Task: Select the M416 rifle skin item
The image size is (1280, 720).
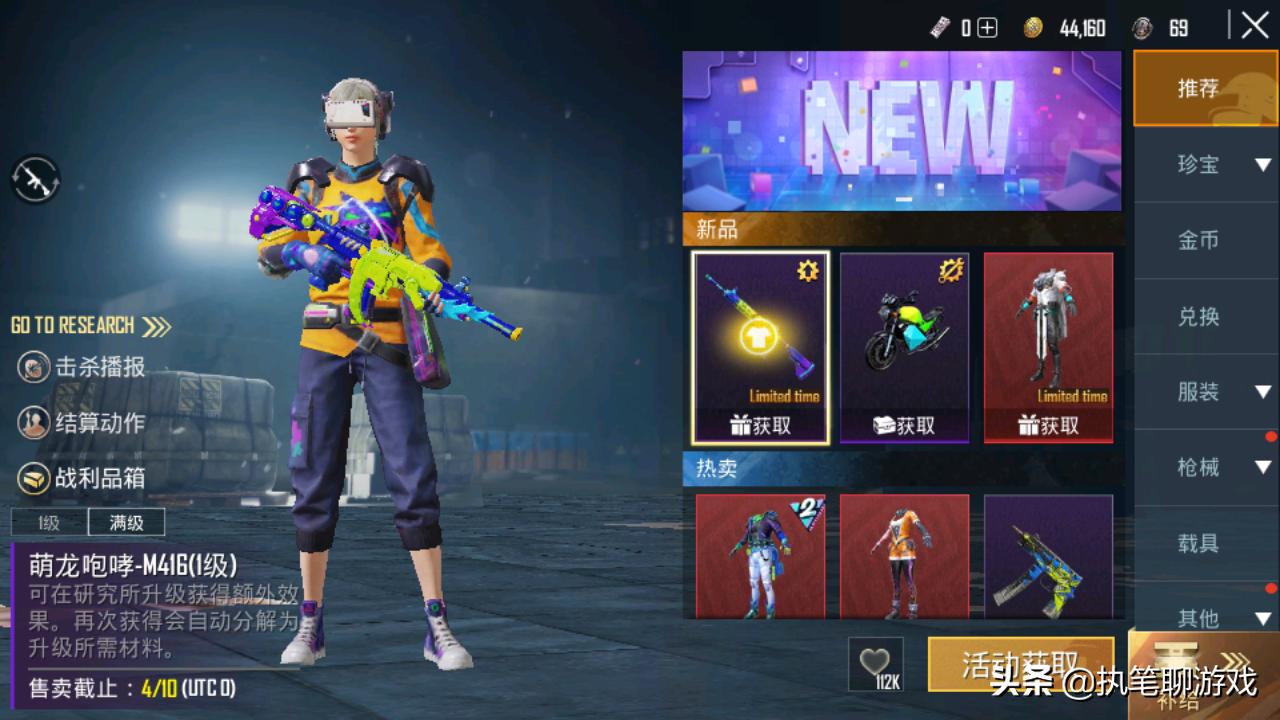Action: pos(760,346)
